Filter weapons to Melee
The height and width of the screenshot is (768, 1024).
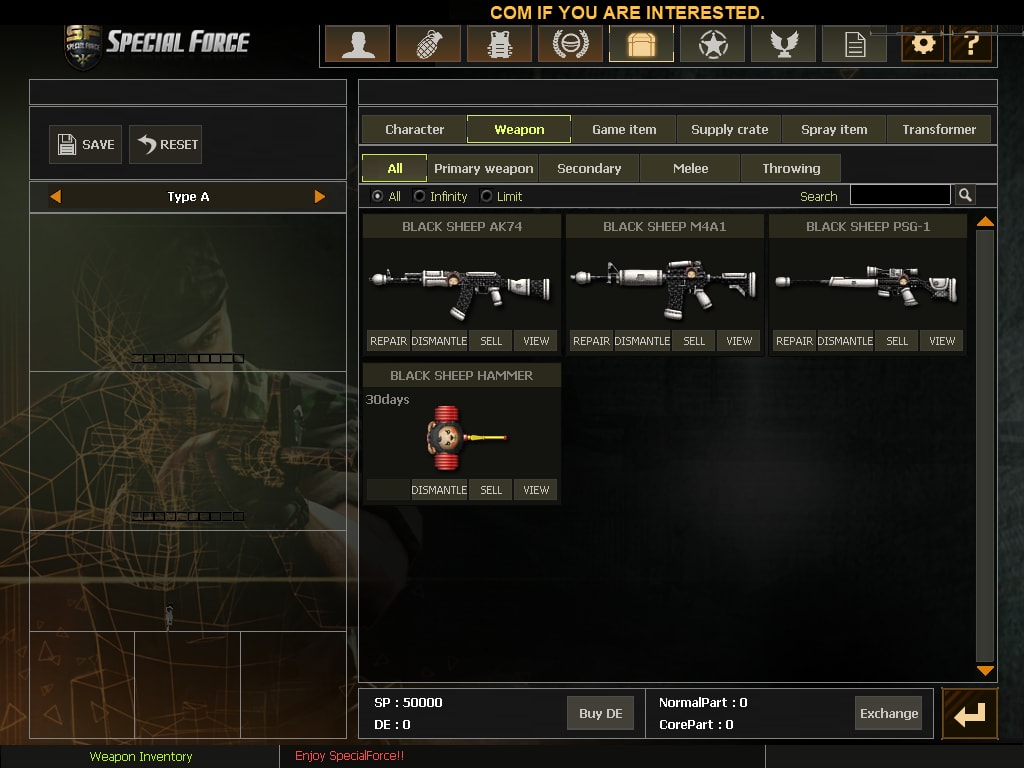690,168
